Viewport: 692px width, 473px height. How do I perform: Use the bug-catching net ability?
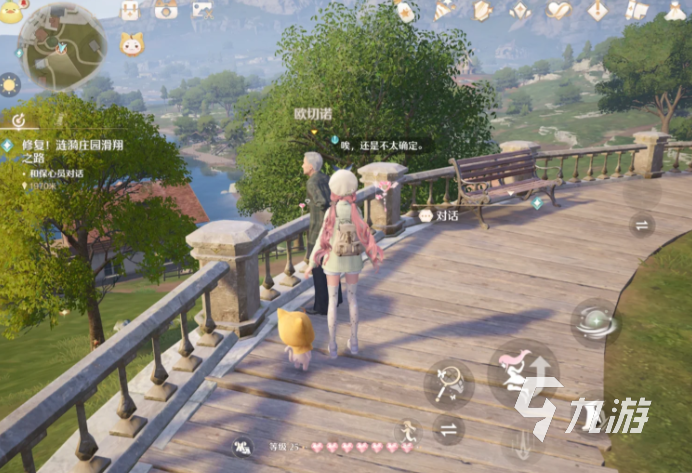(449, 381)
